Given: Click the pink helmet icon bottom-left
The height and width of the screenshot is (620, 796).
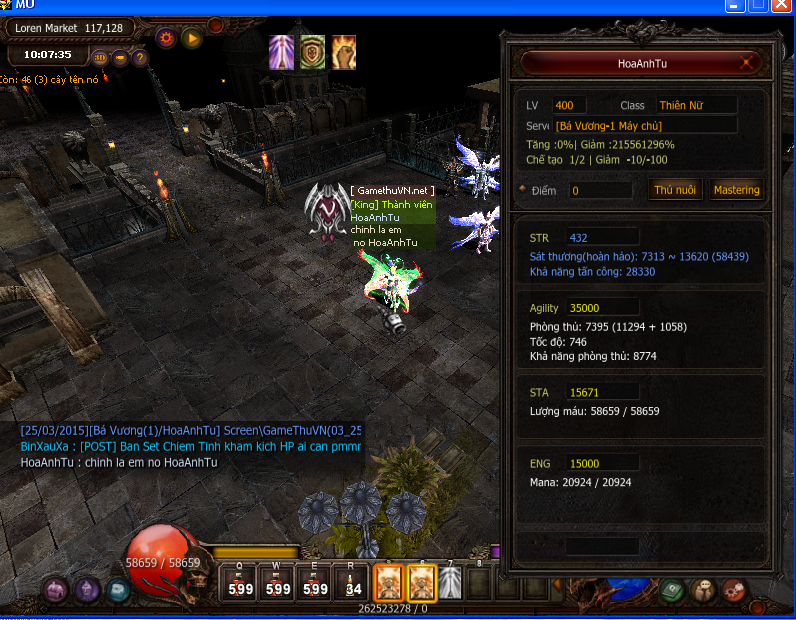Looking at the screenshot, I should [x=55, y=589].
